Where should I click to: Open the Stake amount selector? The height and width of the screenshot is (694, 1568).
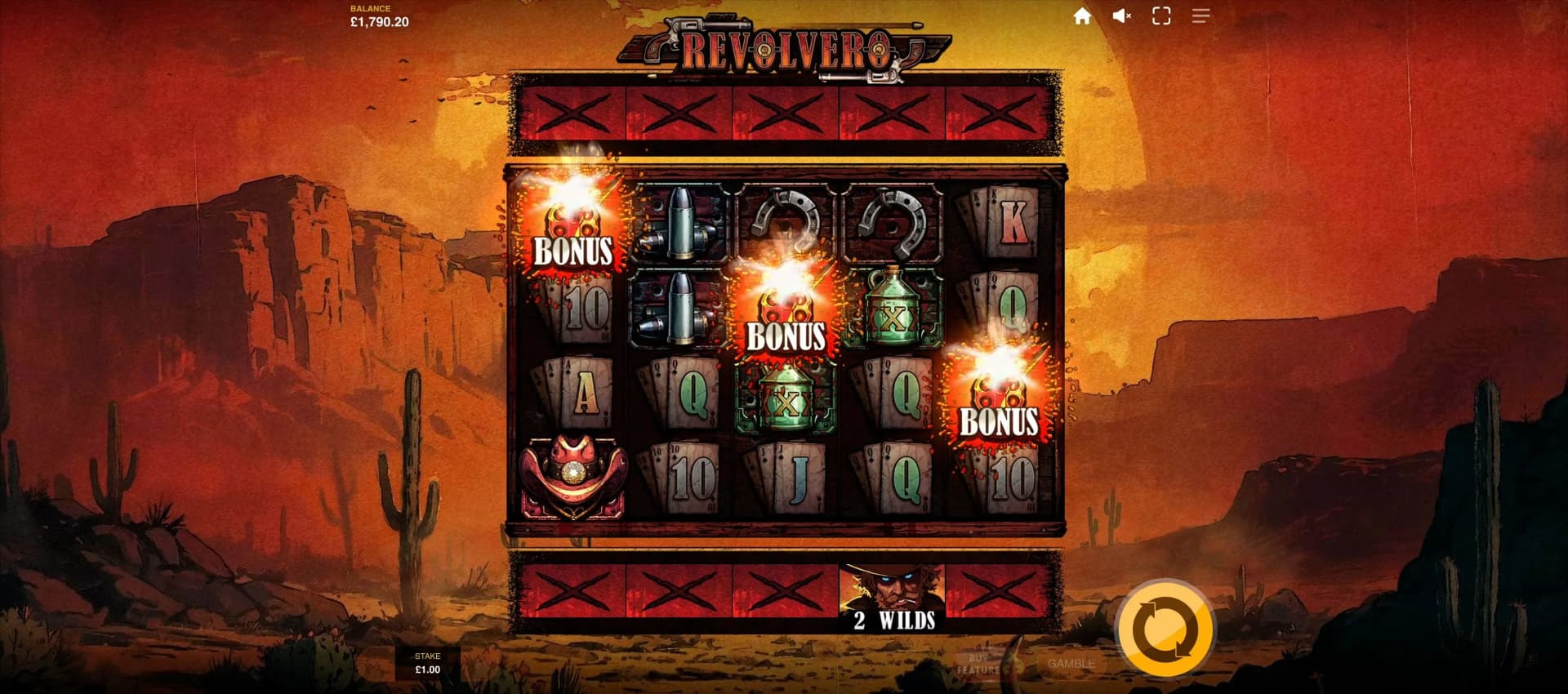pos(428,661)
